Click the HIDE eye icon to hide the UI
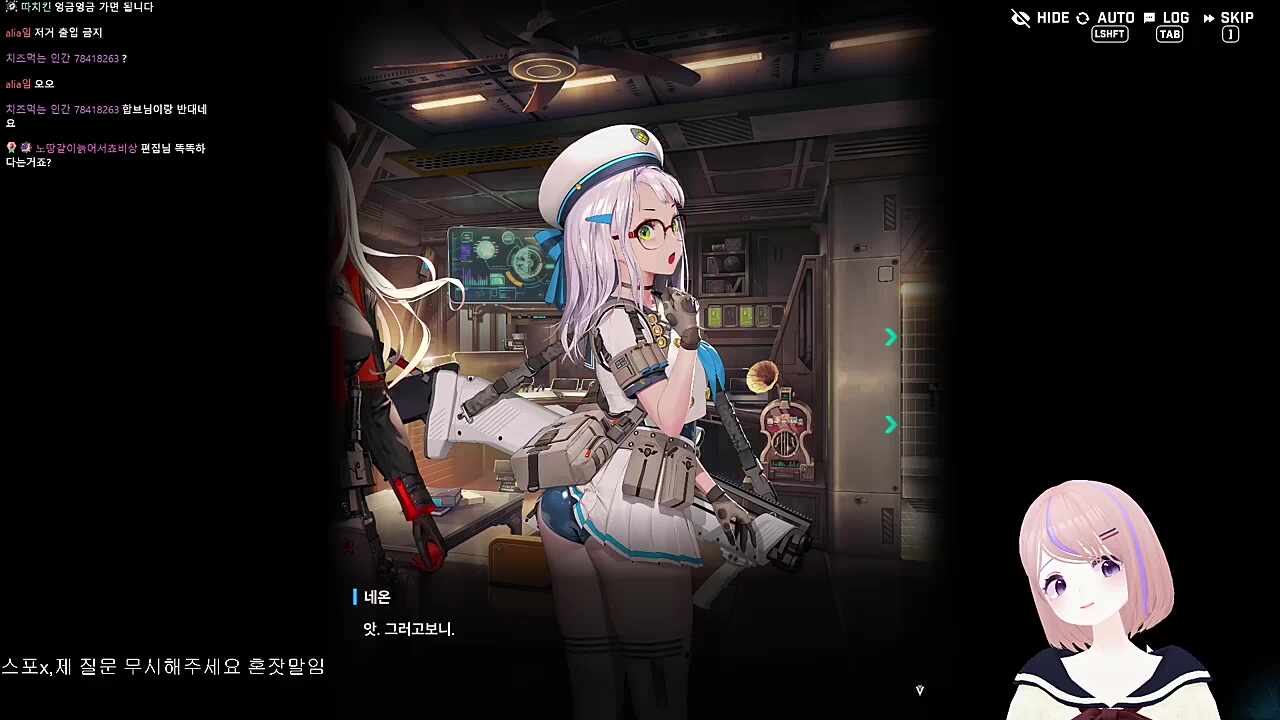The height and width of the screenshot is (720, 1280). 1020,18
